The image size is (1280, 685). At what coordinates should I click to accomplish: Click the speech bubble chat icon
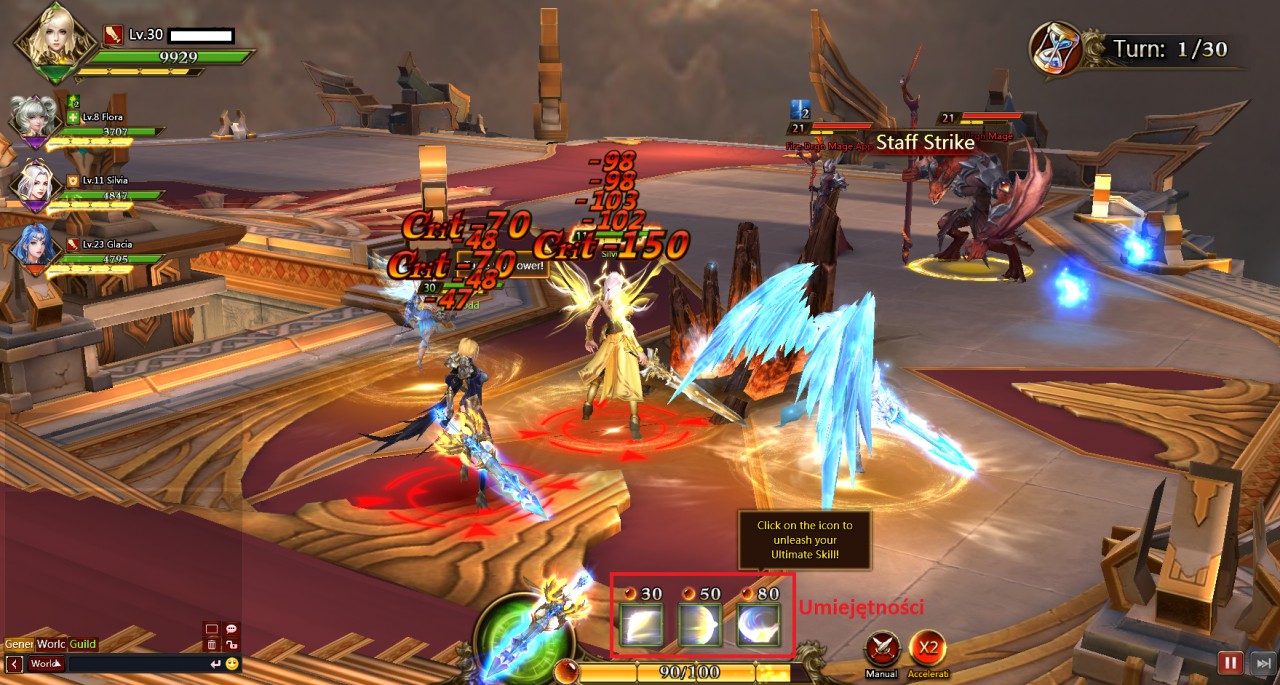click(x=231, y=629)
